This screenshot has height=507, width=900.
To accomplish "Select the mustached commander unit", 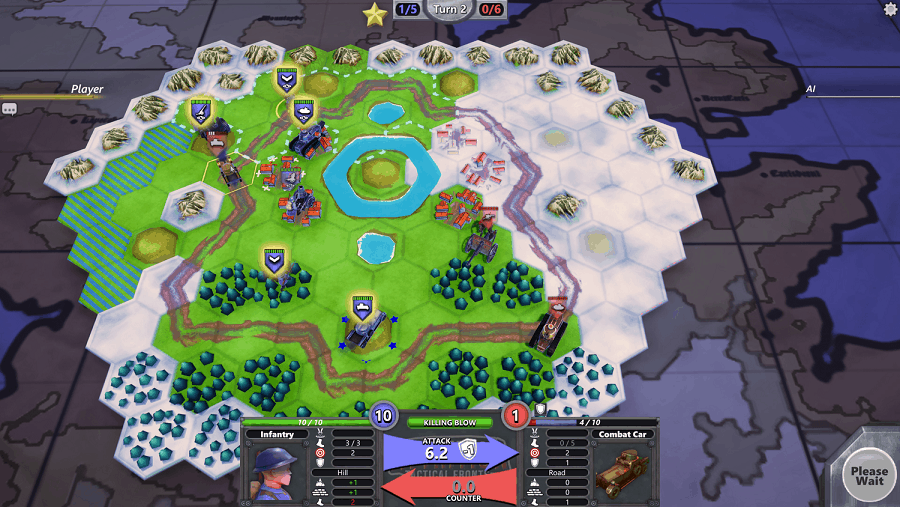I will [217, 138].
